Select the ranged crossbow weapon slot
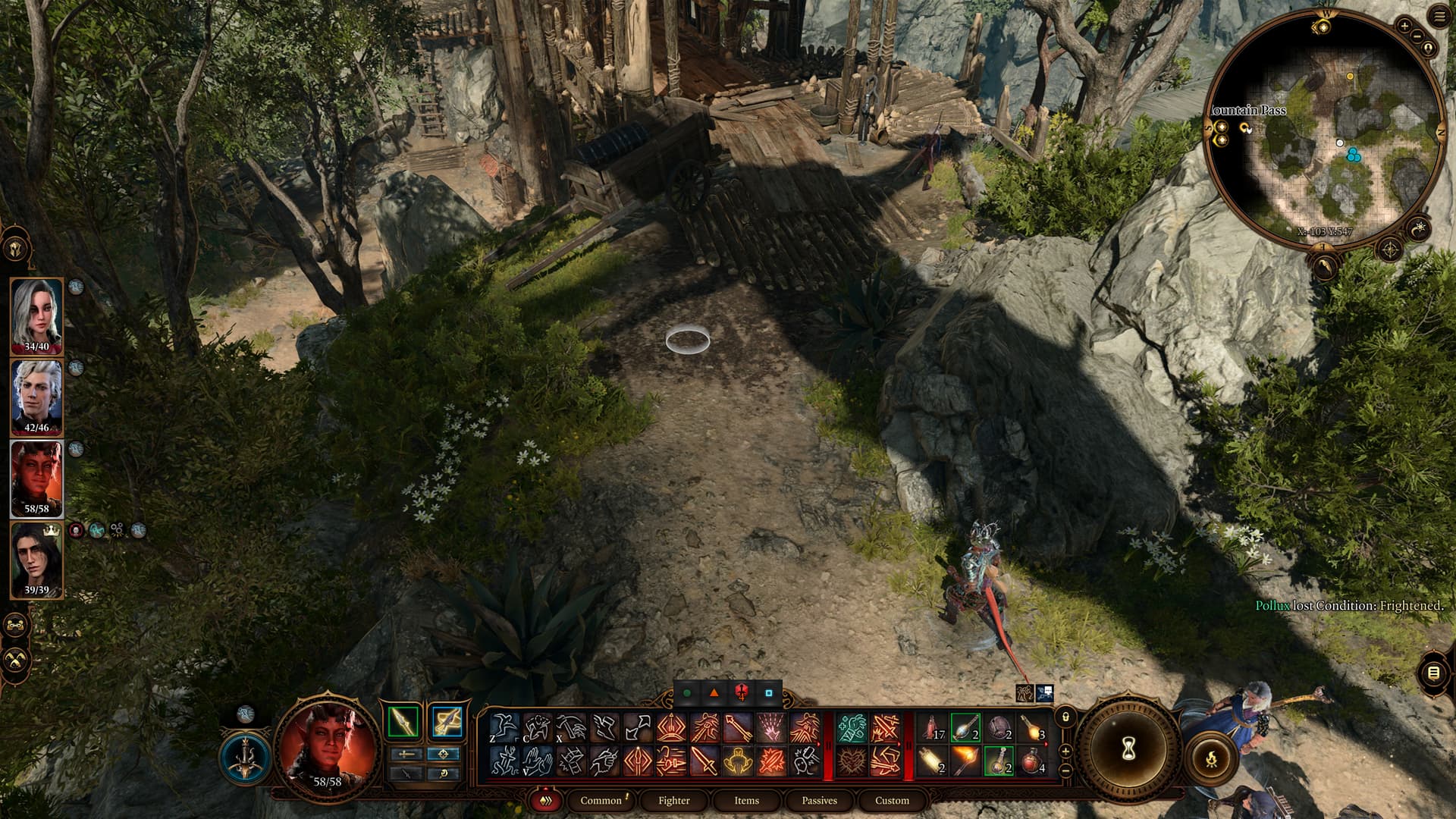Viewport: 1456px width, 819px height. pos(447,721)
